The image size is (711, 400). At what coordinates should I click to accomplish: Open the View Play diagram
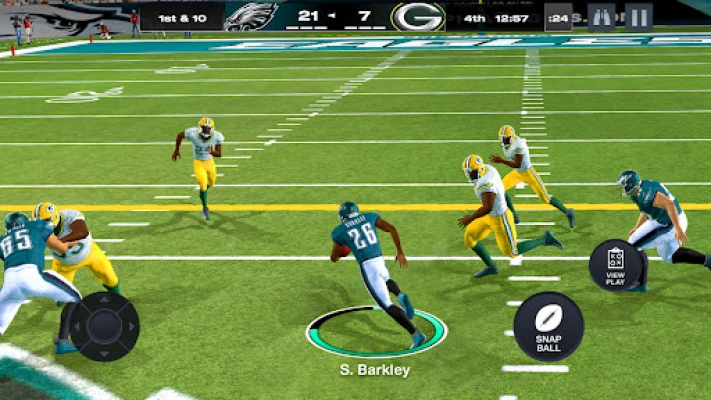pos(615,265)
